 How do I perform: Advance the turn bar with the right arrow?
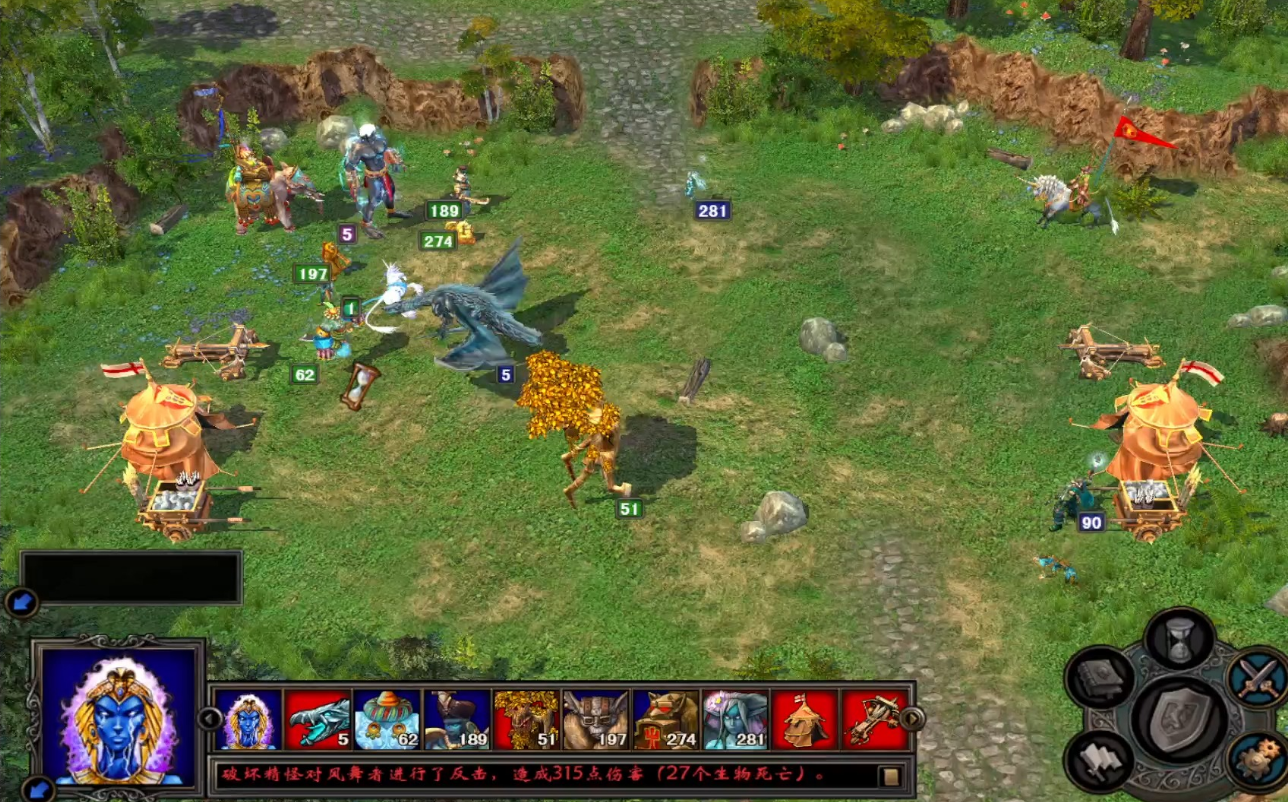(912, 718)
